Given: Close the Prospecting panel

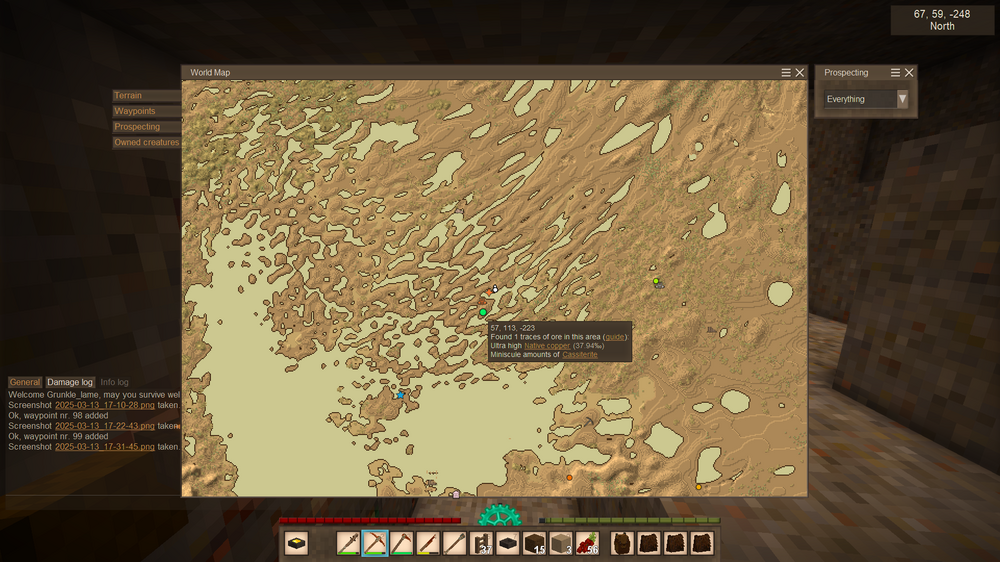Looking at the screenshot, I should 909,73.
